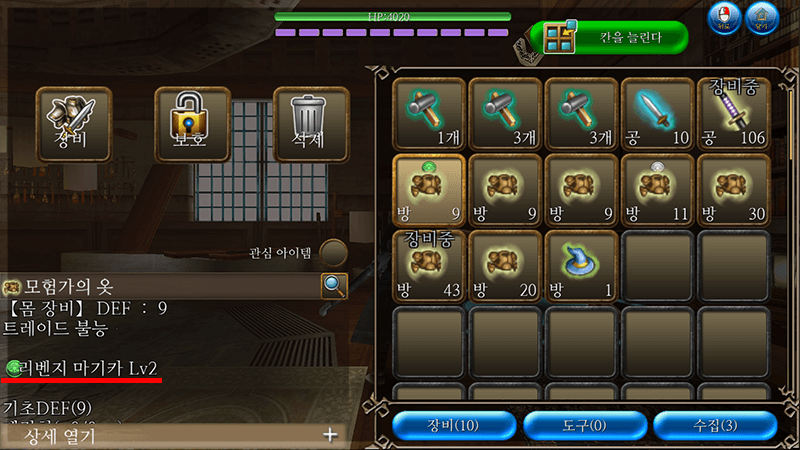Pick the blue sword with 공 10

point(657,114)
